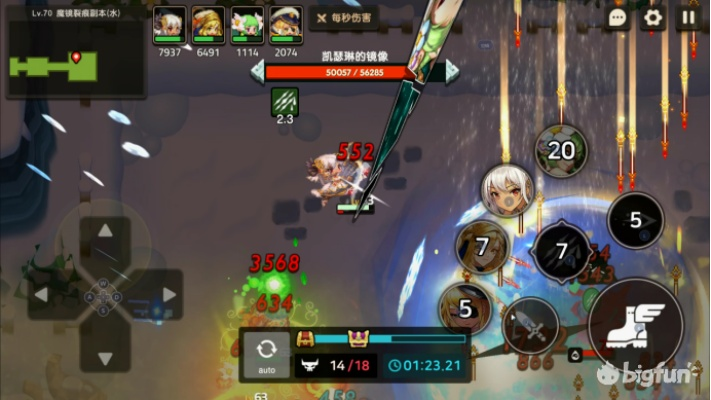This screenshot has height=400, width=711.
Task: Trigger the center claw skill on cooldown 7
Action: (561, 251)
